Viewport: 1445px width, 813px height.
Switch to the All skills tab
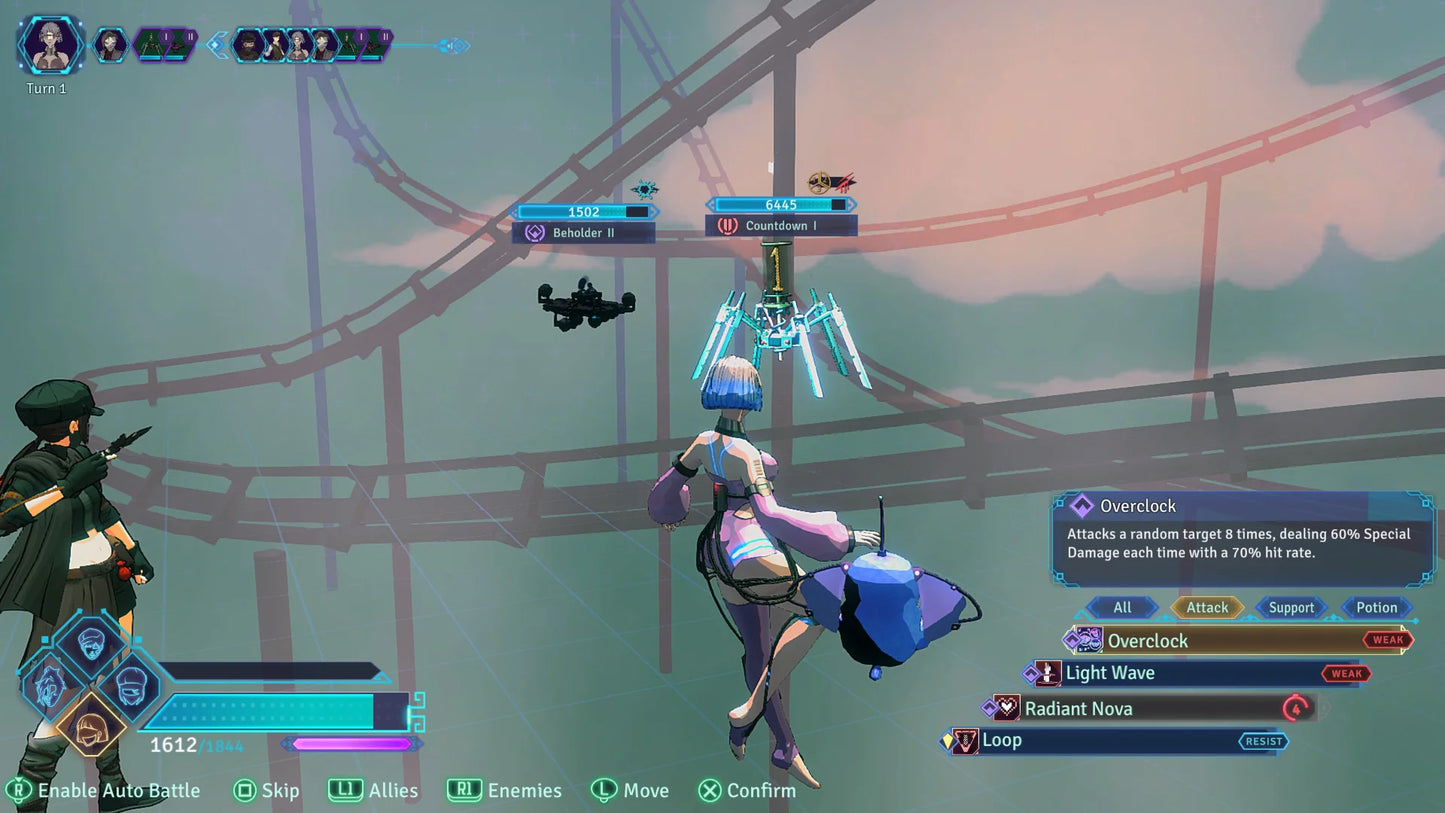pyautogui.click(x=1122, y=607)
